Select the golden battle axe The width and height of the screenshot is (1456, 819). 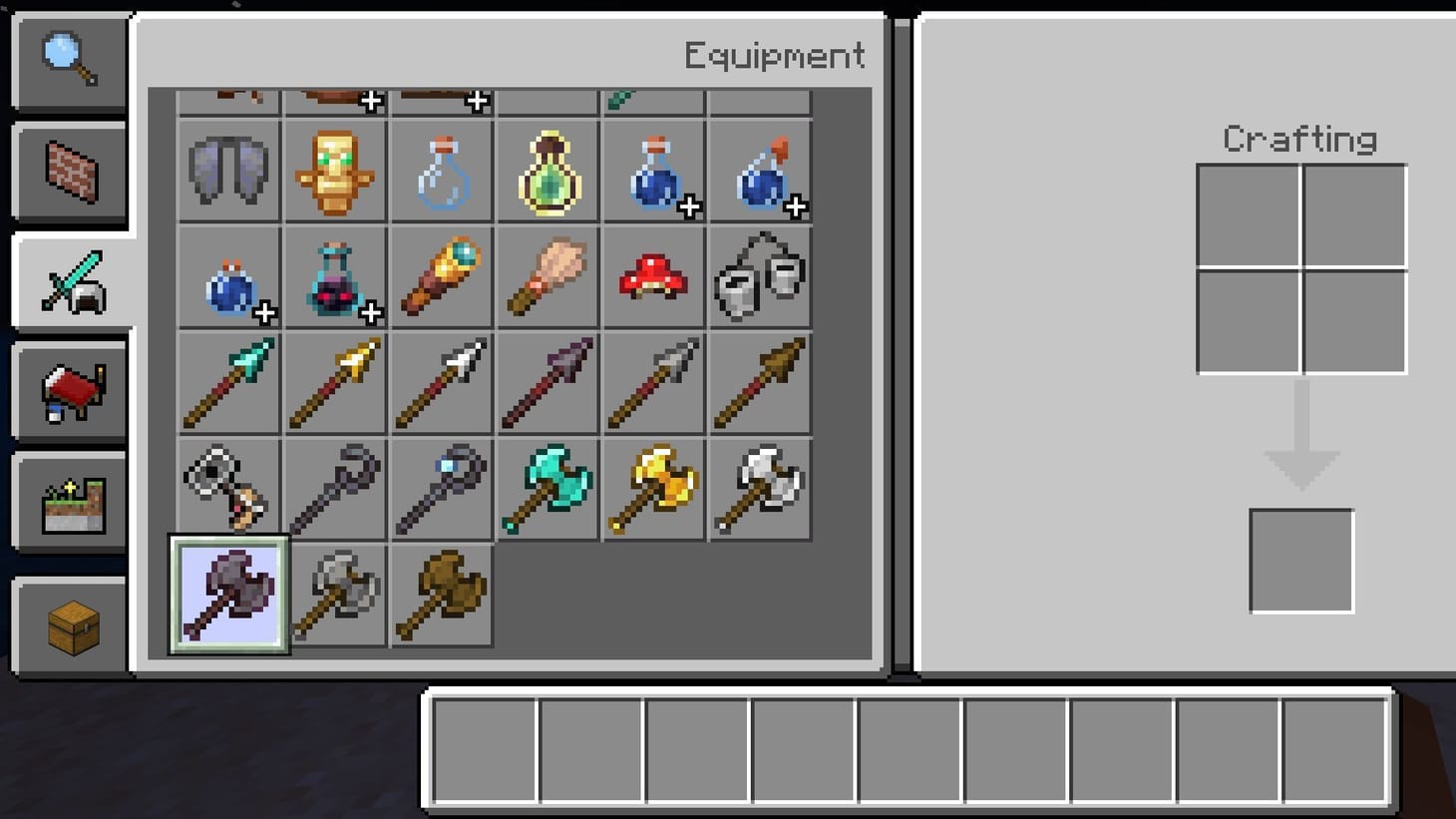click(653, 489)
